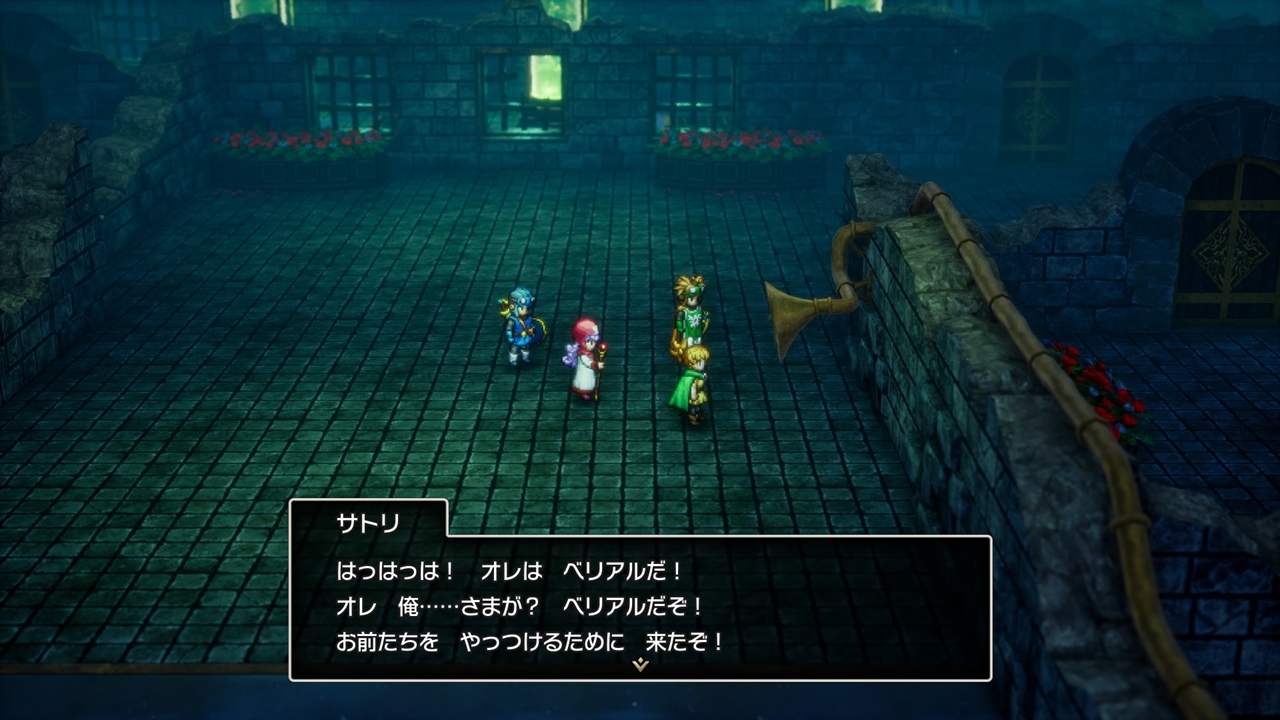Advance dialogue with the down-arrow indicator

641,664
